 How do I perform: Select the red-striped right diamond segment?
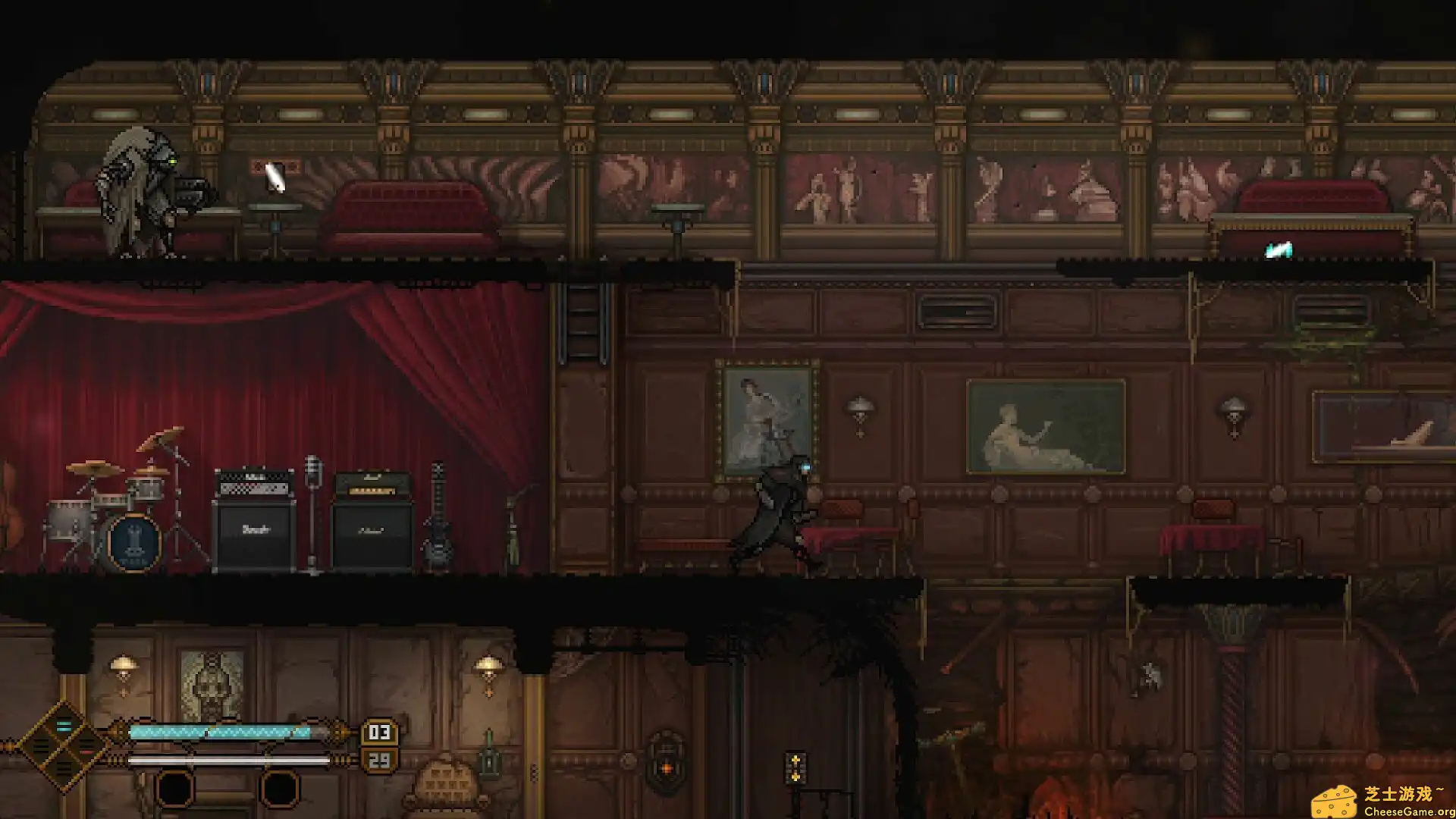(x=86, y=748)
